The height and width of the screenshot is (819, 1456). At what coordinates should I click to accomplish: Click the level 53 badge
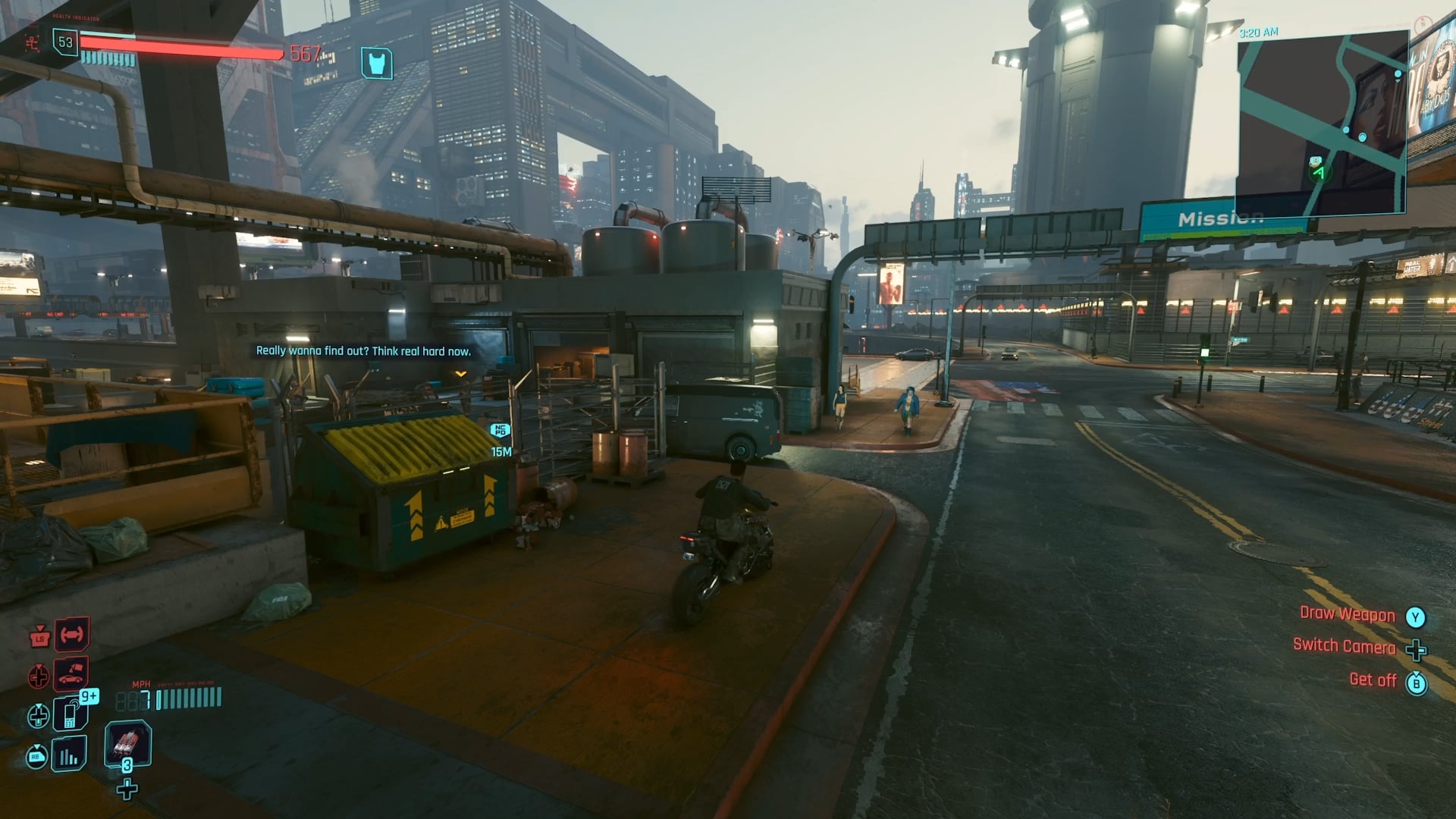[x=65, y=42]
